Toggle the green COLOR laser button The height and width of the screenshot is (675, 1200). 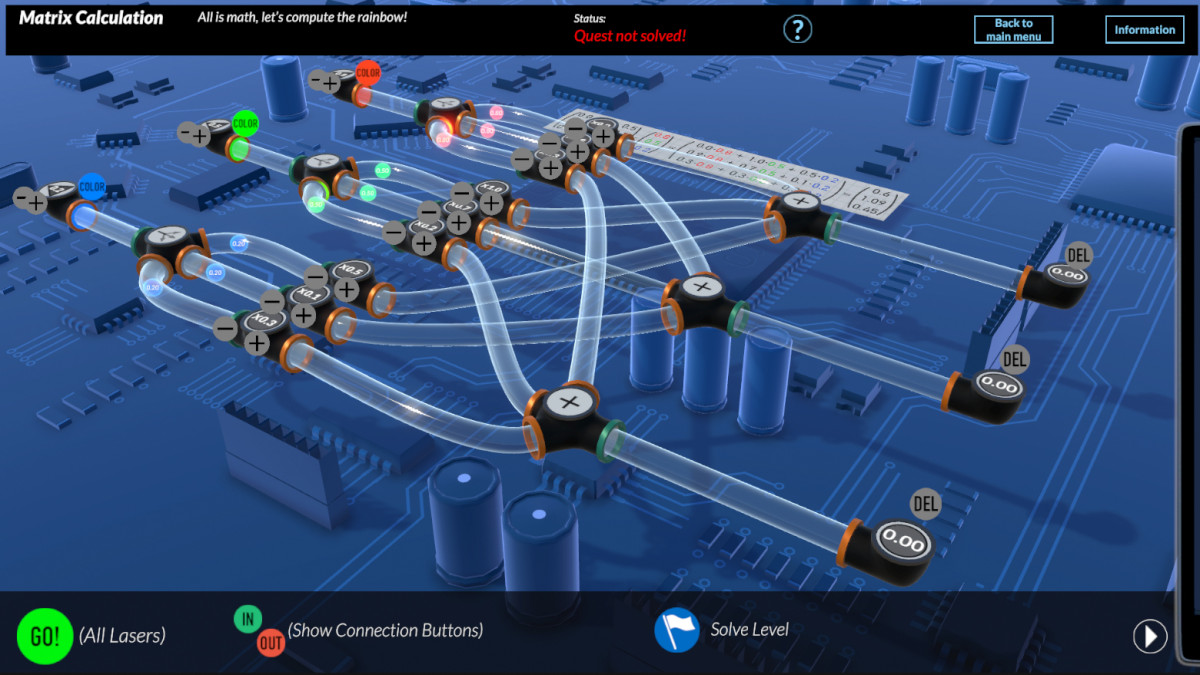click(x=245, y=124)
